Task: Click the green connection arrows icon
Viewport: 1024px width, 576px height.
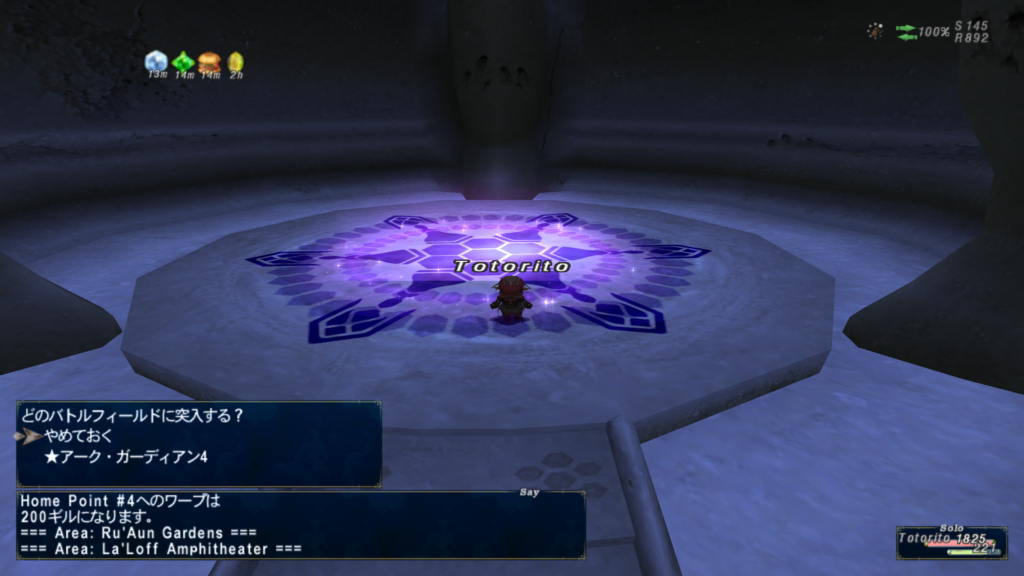Action: [906, 32]
